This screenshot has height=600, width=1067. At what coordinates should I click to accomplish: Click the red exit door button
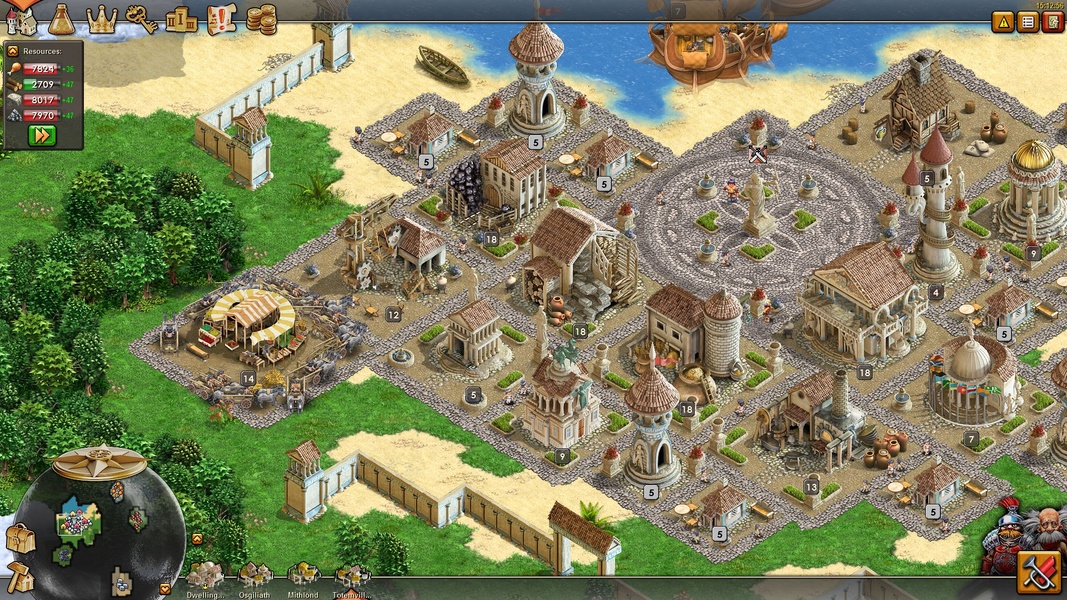[1052, 21]
